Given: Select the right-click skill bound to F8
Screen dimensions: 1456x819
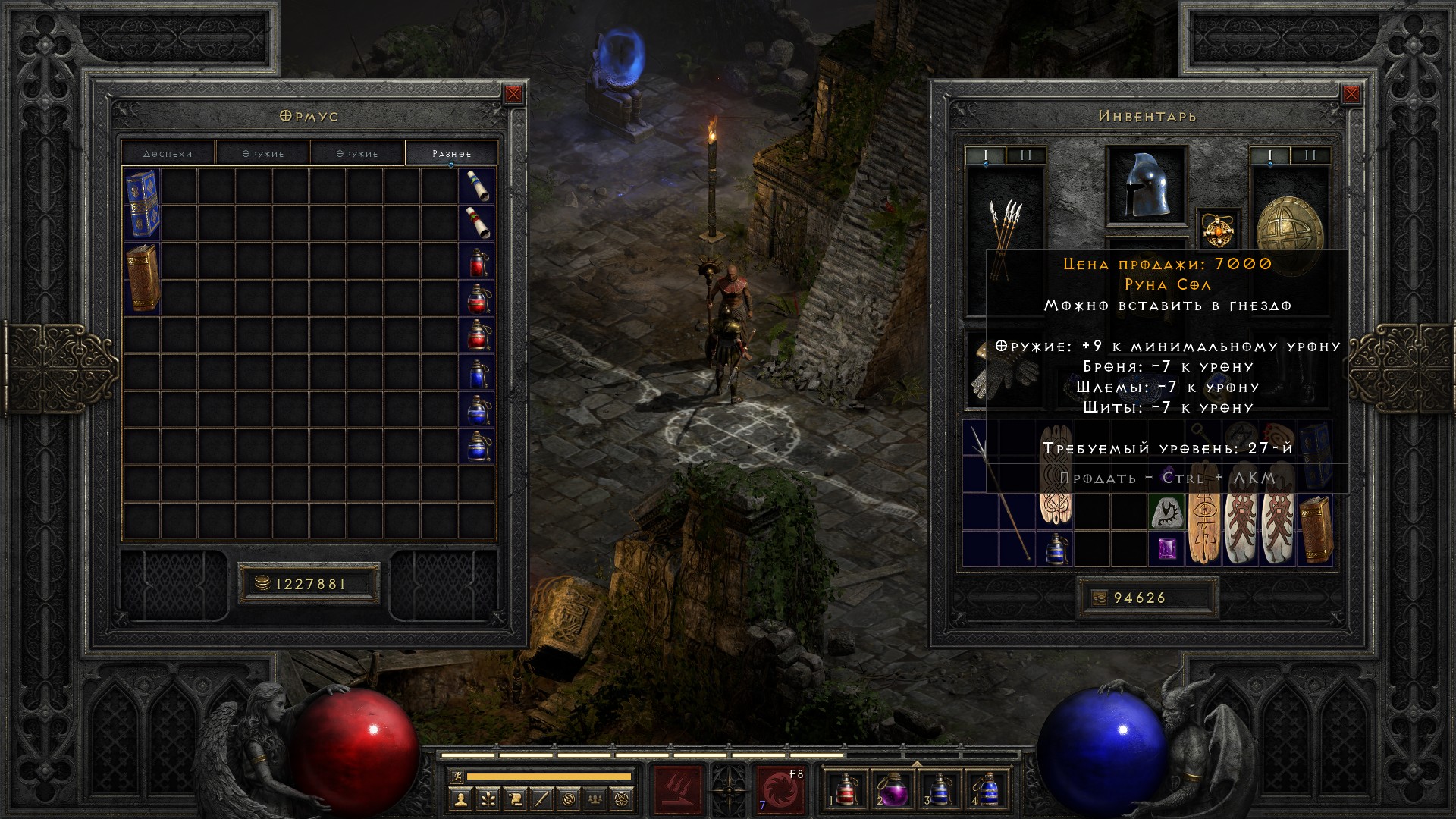Looking at the screenshot, I should [780, 789].
